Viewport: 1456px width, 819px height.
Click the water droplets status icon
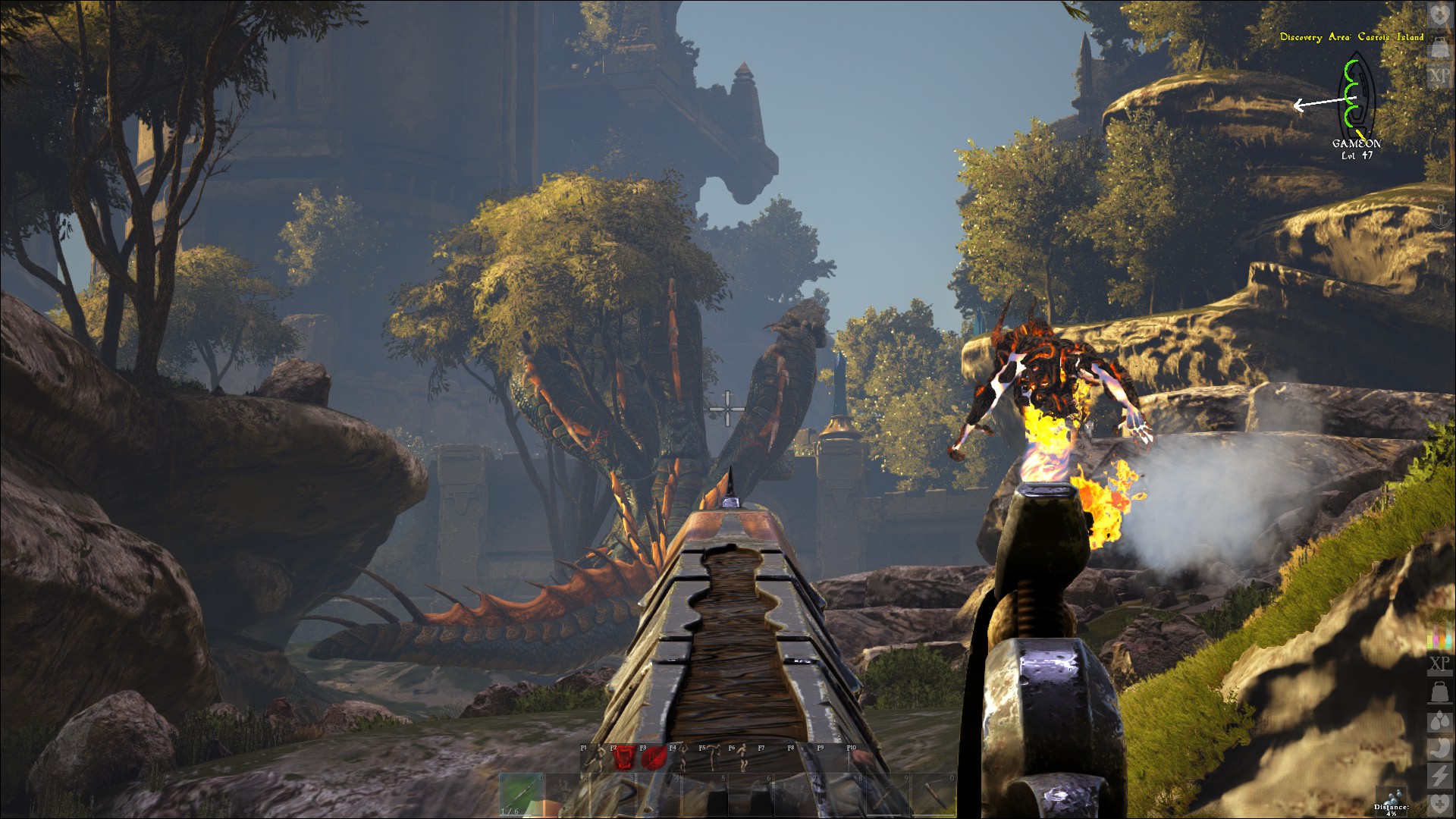[x=1439, y=720]
